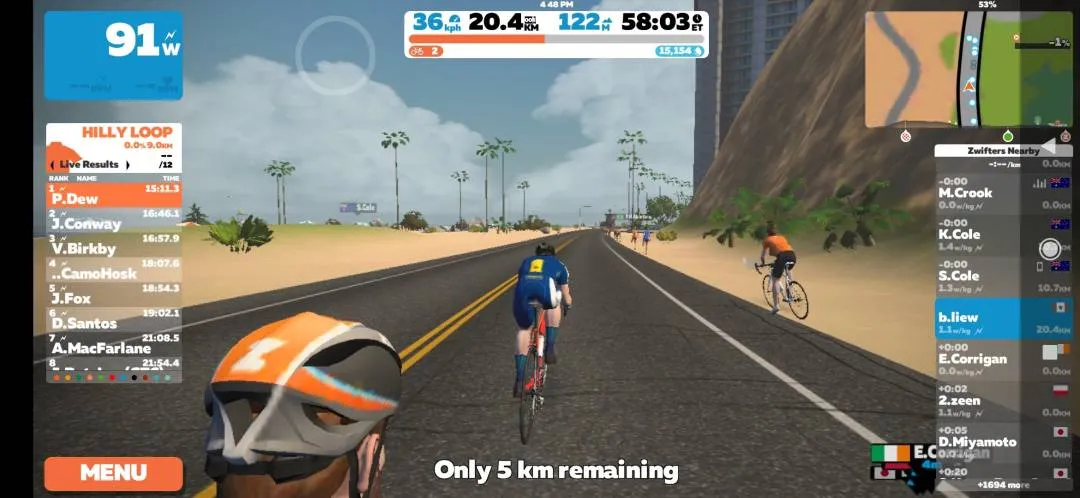Click D.Santos in the live results
The image size is (1080, 498).
(x=114, y=319)
